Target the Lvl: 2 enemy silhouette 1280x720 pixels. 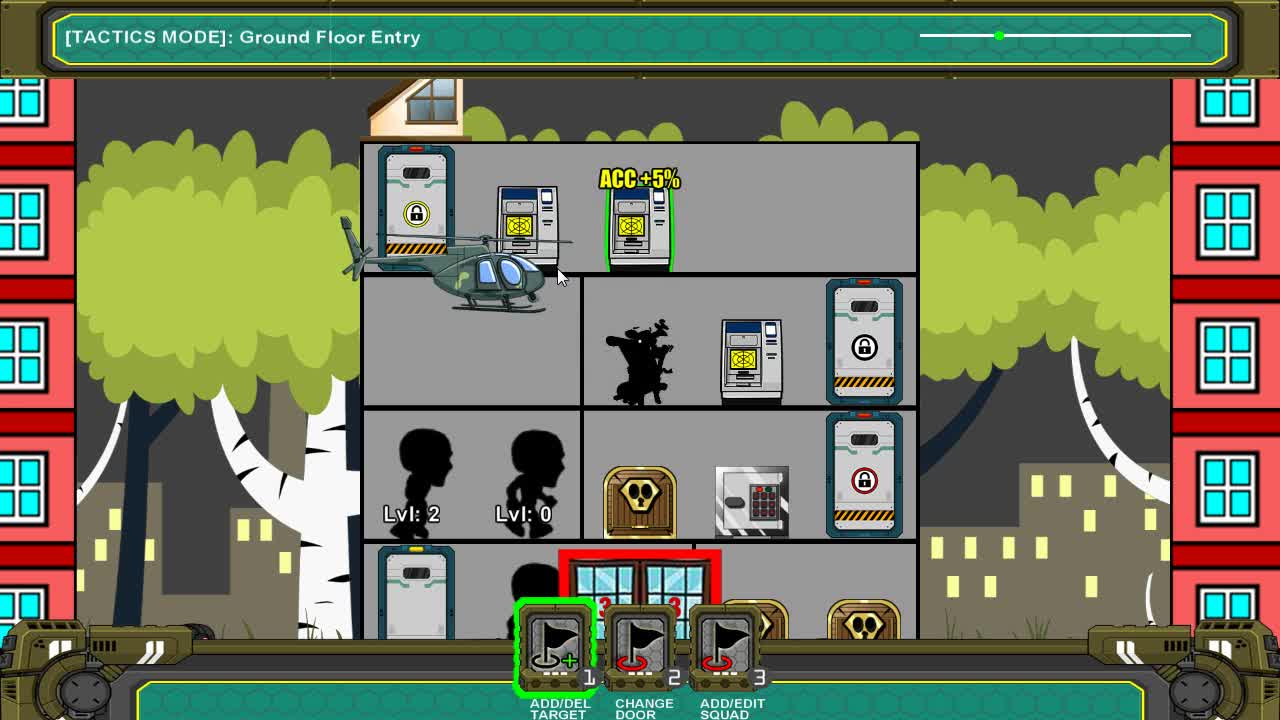click(x=424, y=470)
